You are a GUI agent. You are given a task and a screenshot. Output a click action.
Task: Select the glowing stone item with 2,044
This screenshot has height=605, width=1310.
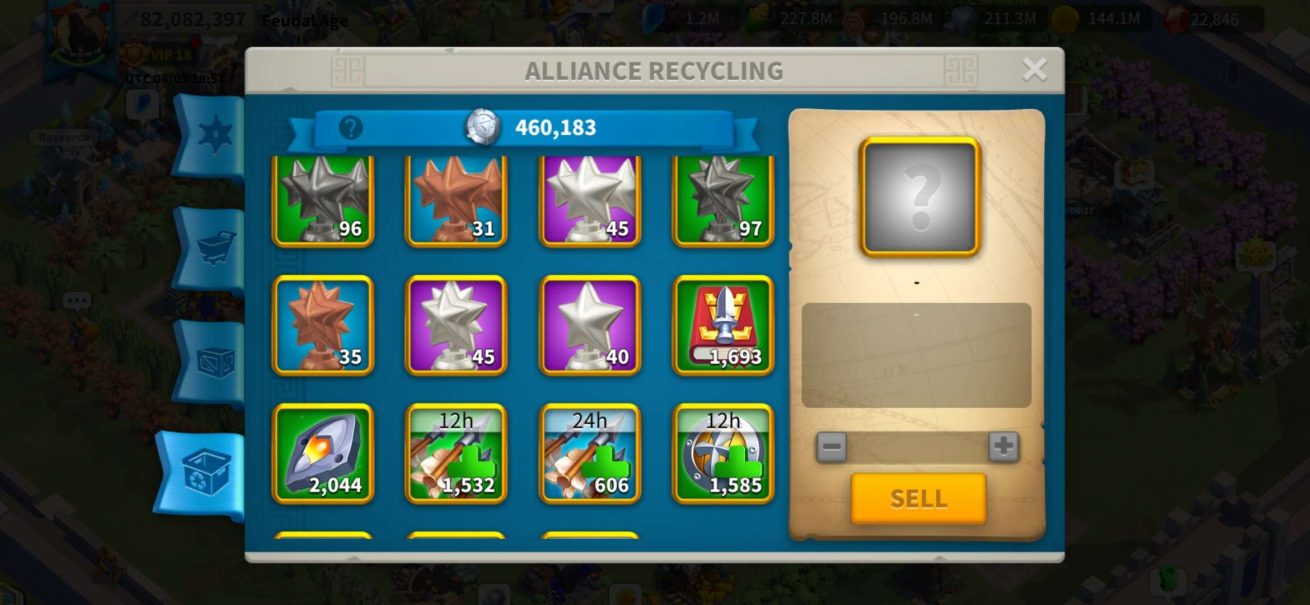coord(323,453)
